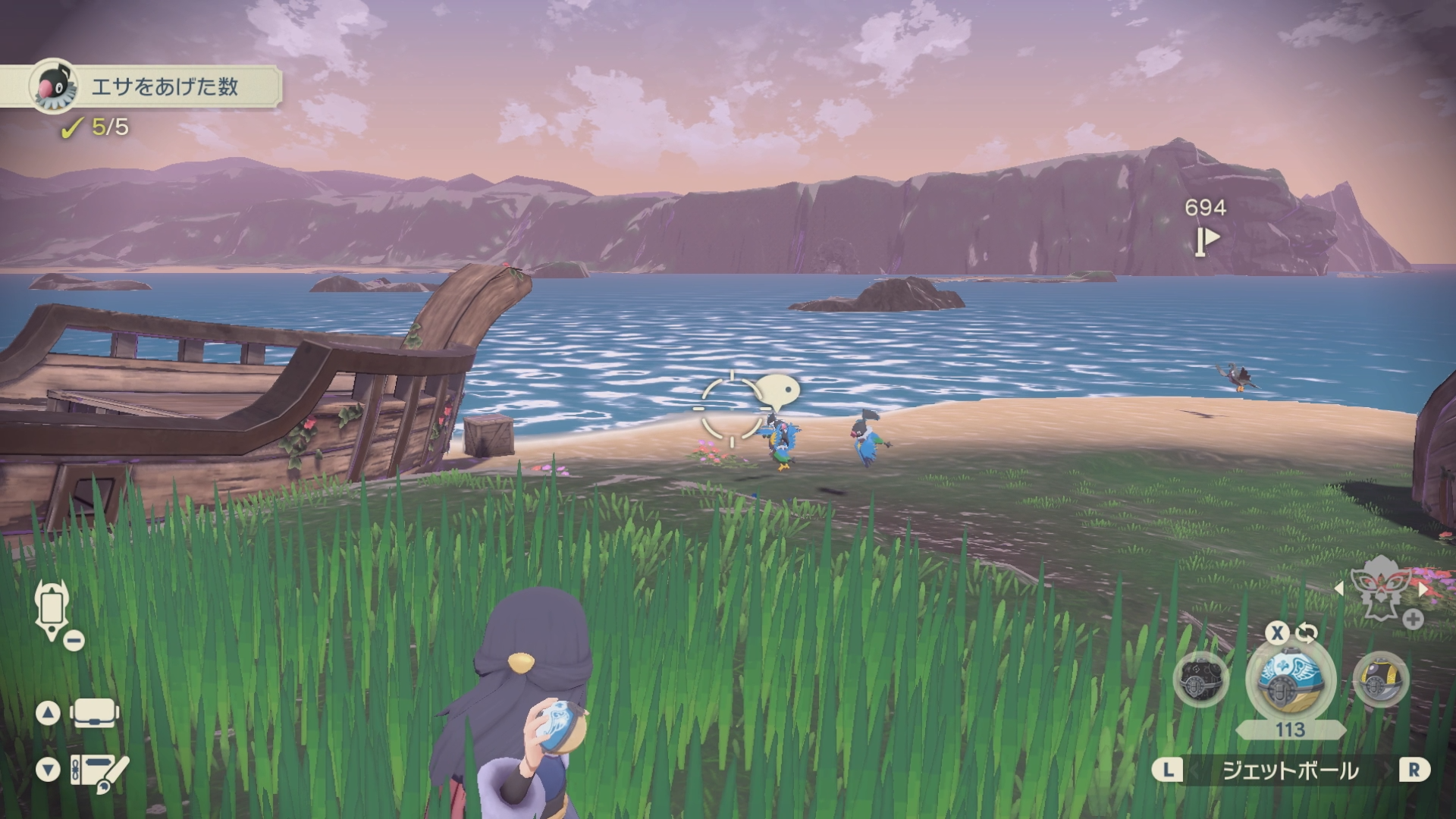Screen dimensions: 1456x819
Task: Open the satchel bag icon
Action: coord(95,713)
